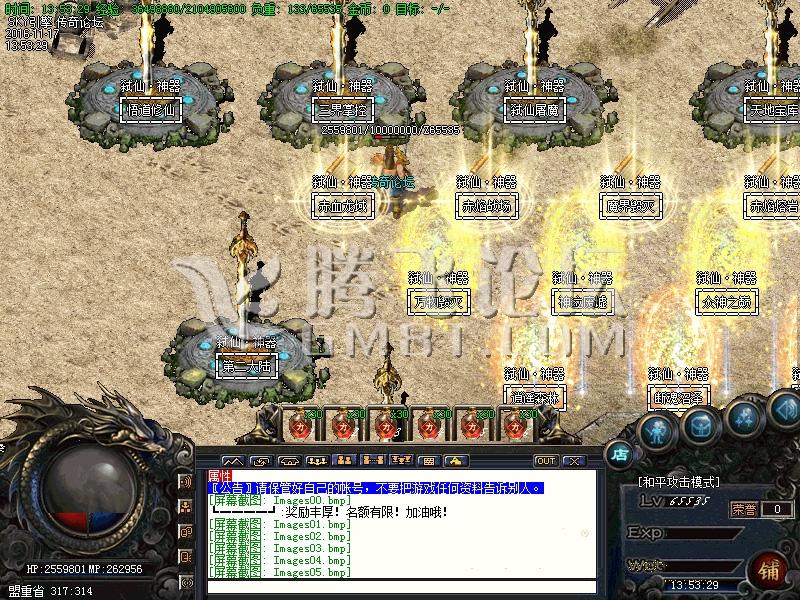Close the game with the X button
This screenshot has height=600, width=800.
click(x=573, y=461)
